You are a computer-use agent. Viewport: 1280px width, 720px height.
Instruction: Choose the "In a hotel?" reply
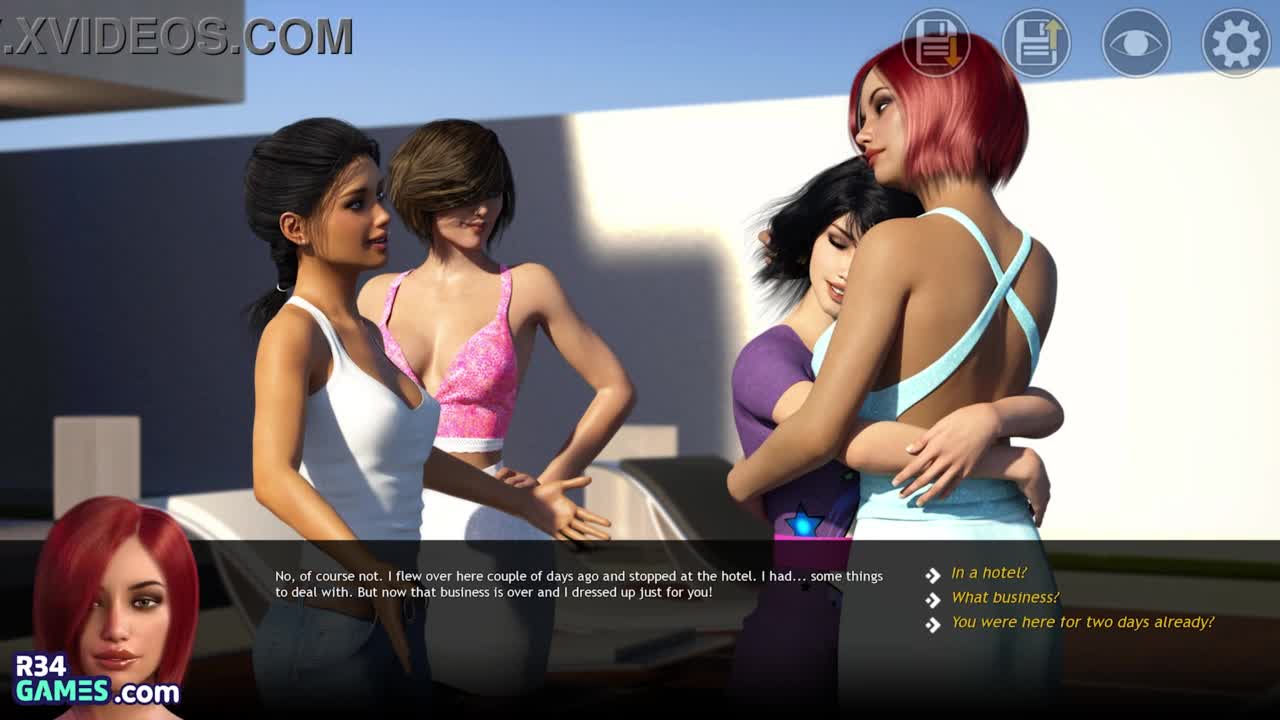tap(988, 573)
